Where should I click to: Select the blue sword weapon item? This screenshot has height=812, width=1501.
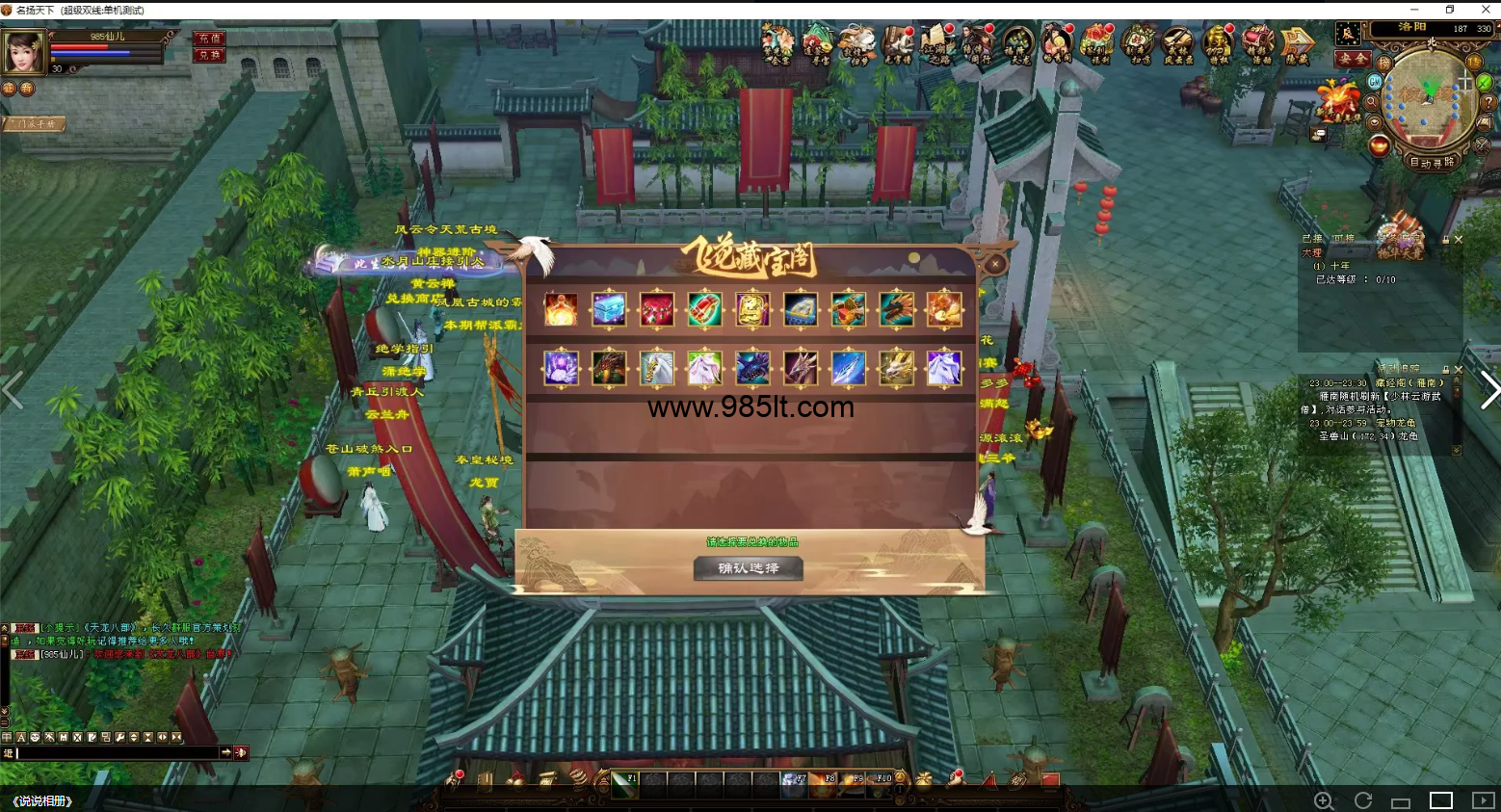[x=848, y=368]
